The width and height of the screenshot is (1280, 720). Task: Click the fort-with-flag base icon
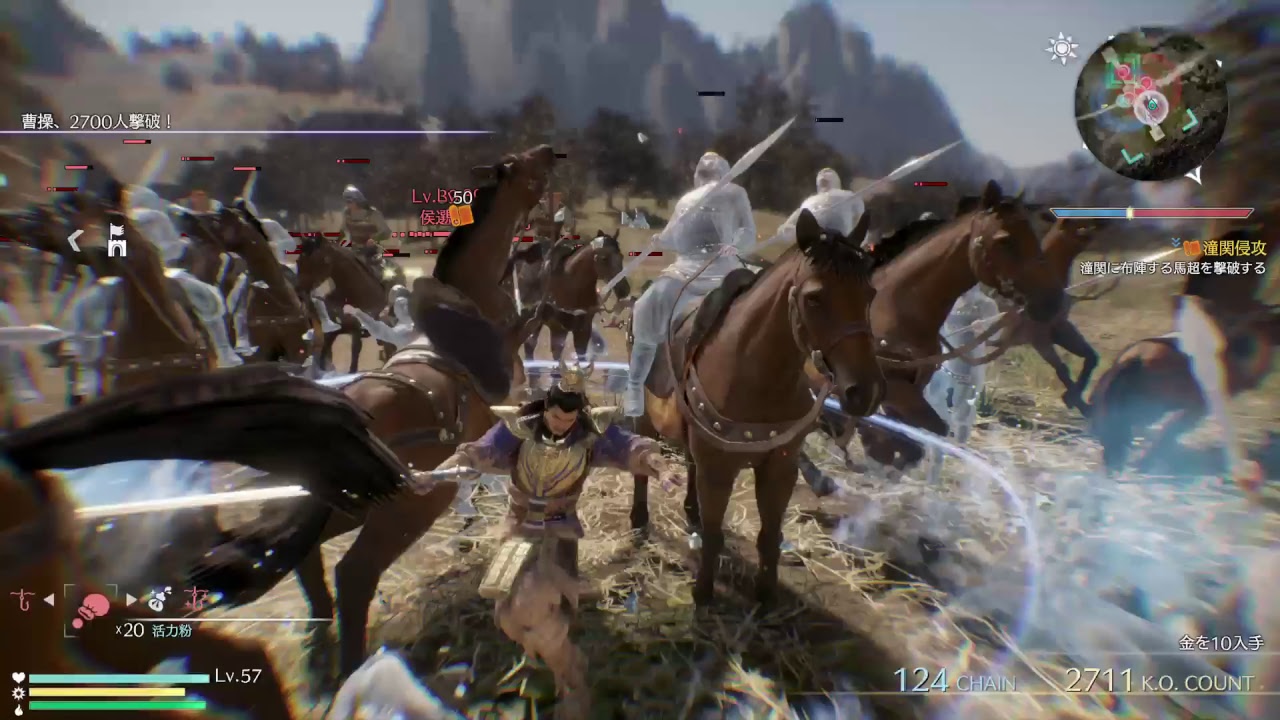116,240
